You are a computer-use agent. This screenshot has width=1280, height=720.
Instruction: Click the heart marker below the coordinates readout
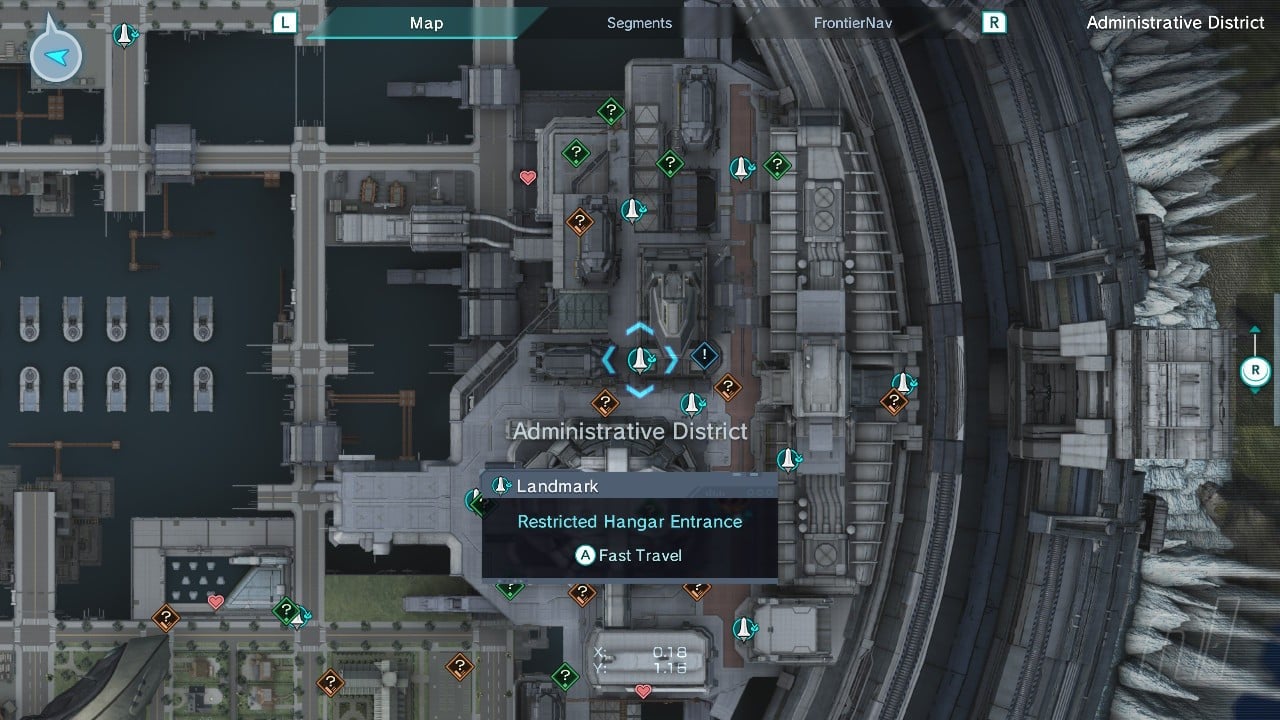(643, 691)
